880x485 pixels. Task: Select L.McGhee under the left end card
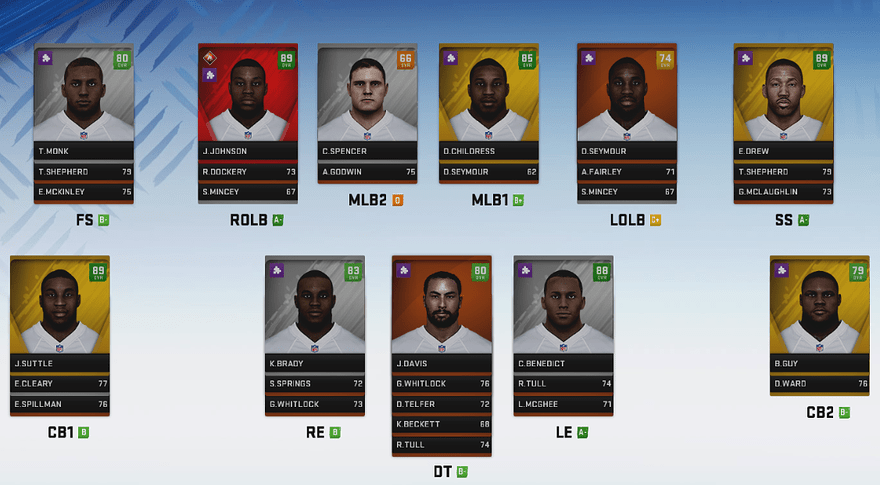pyautogui.click(x=563, y=404)
